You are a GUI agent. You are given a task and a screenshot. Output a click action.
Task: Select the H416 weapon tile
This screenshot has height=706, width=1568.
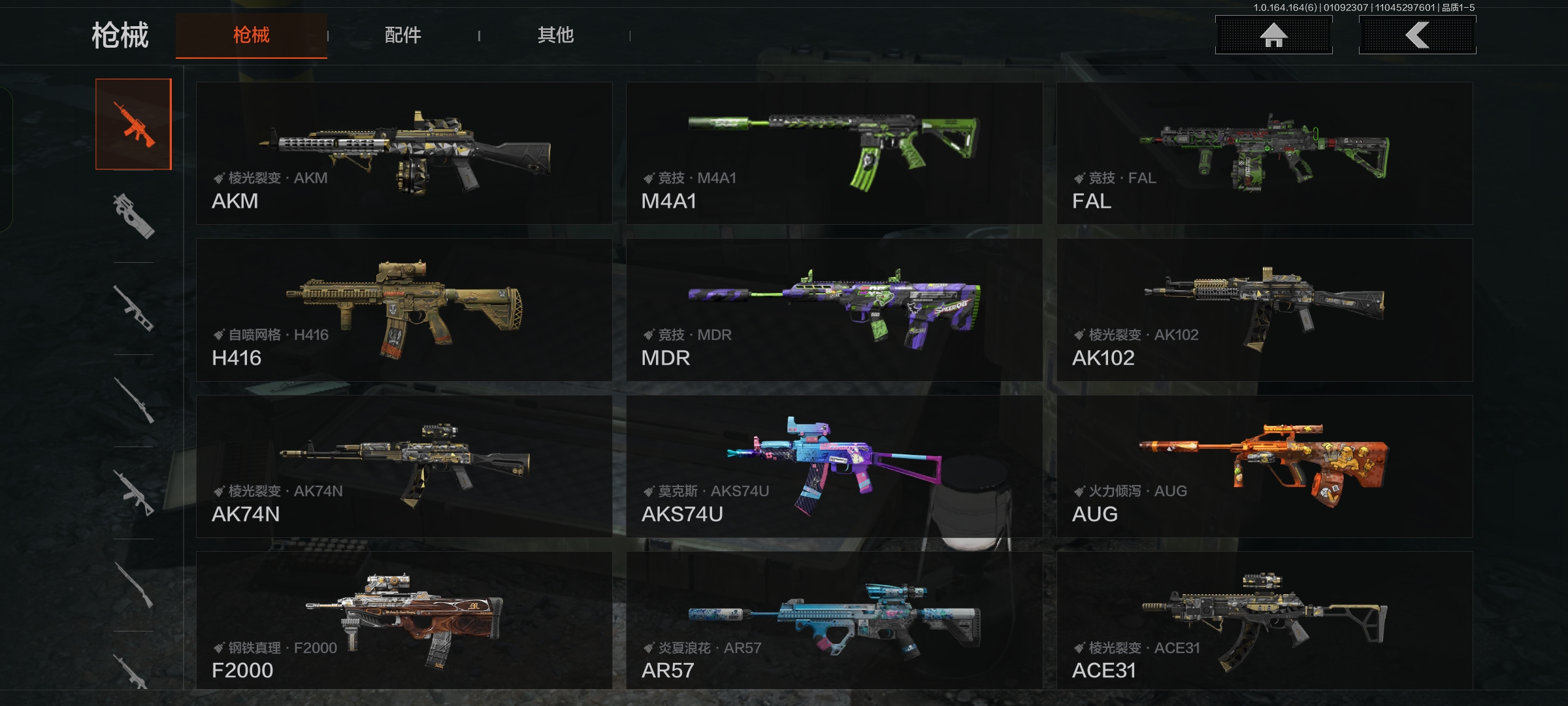(404, 310)
